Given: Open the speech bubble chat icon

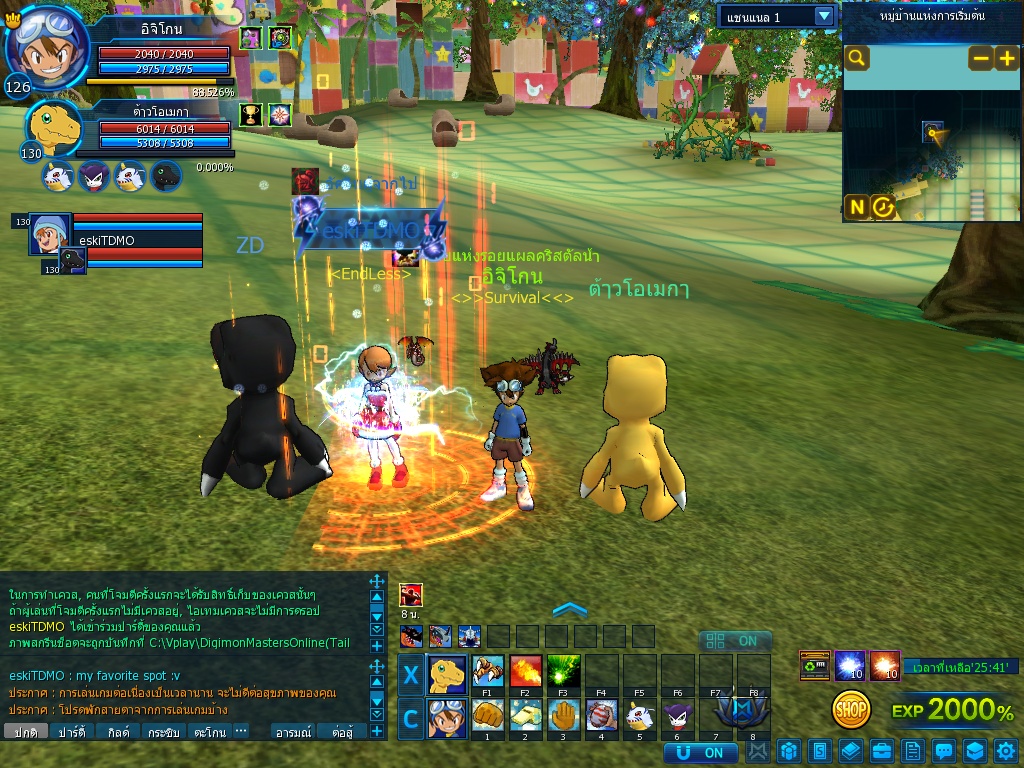Looking at the screenshot, I should (943, 751).
